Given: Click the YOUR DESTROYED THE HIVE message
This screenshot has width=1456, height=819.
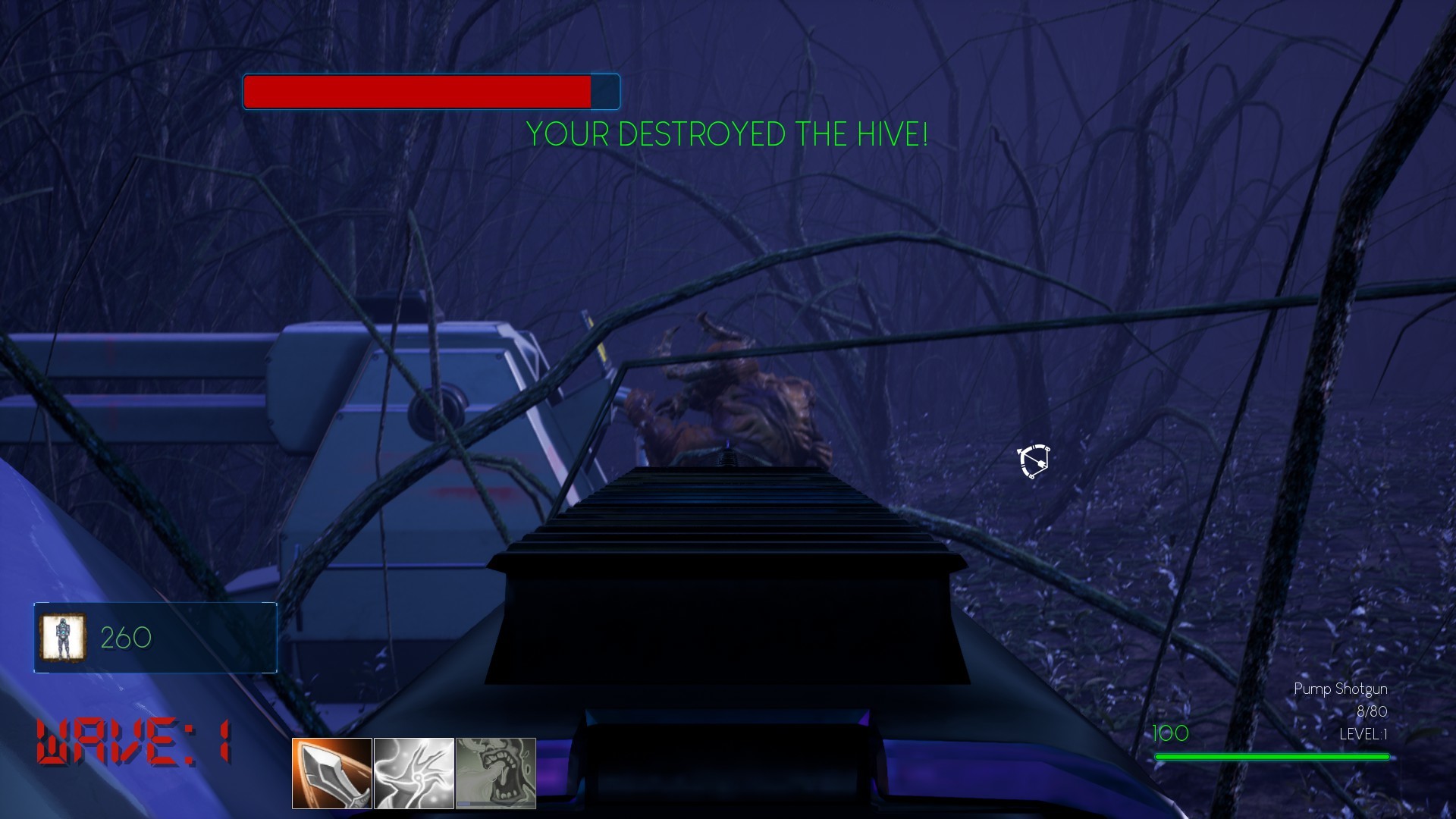Looking at the screenshot, I should click(726, 136).
